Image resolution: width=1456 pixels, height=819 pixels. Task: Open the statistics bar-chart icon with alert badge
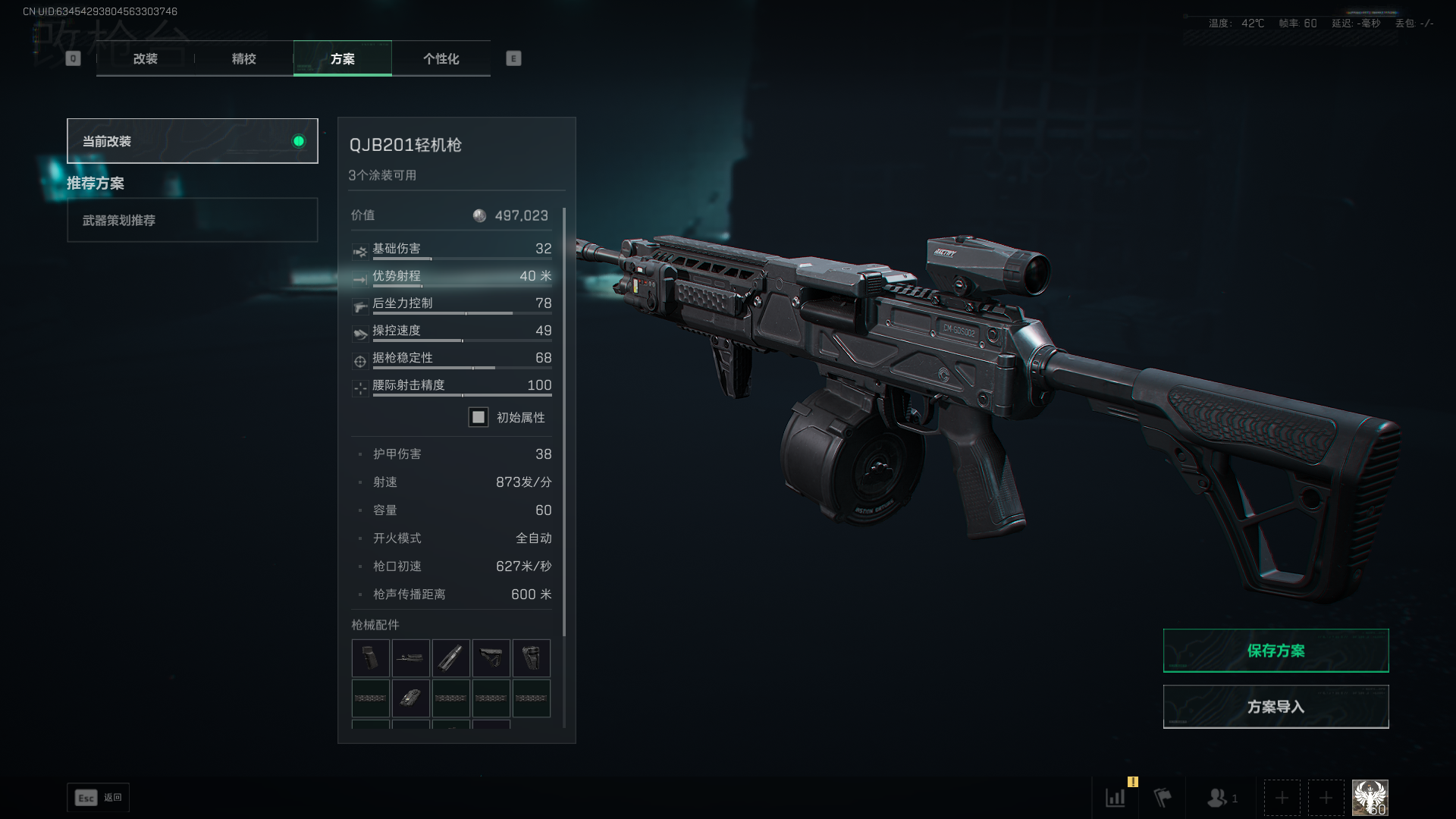click(x=1115, y=797)
